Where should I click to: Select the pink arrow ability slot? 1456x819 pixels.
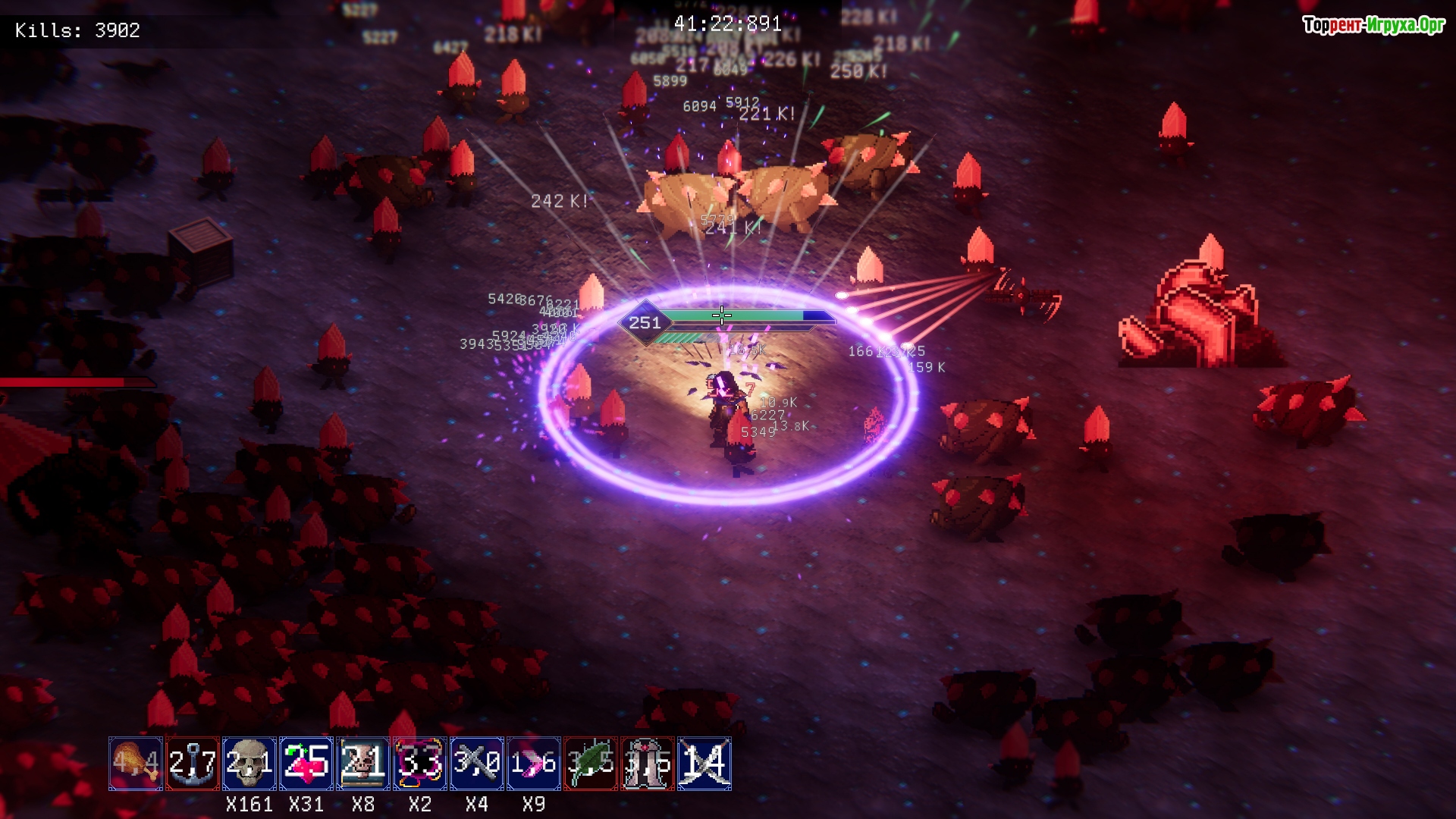(x=534, y=763)
